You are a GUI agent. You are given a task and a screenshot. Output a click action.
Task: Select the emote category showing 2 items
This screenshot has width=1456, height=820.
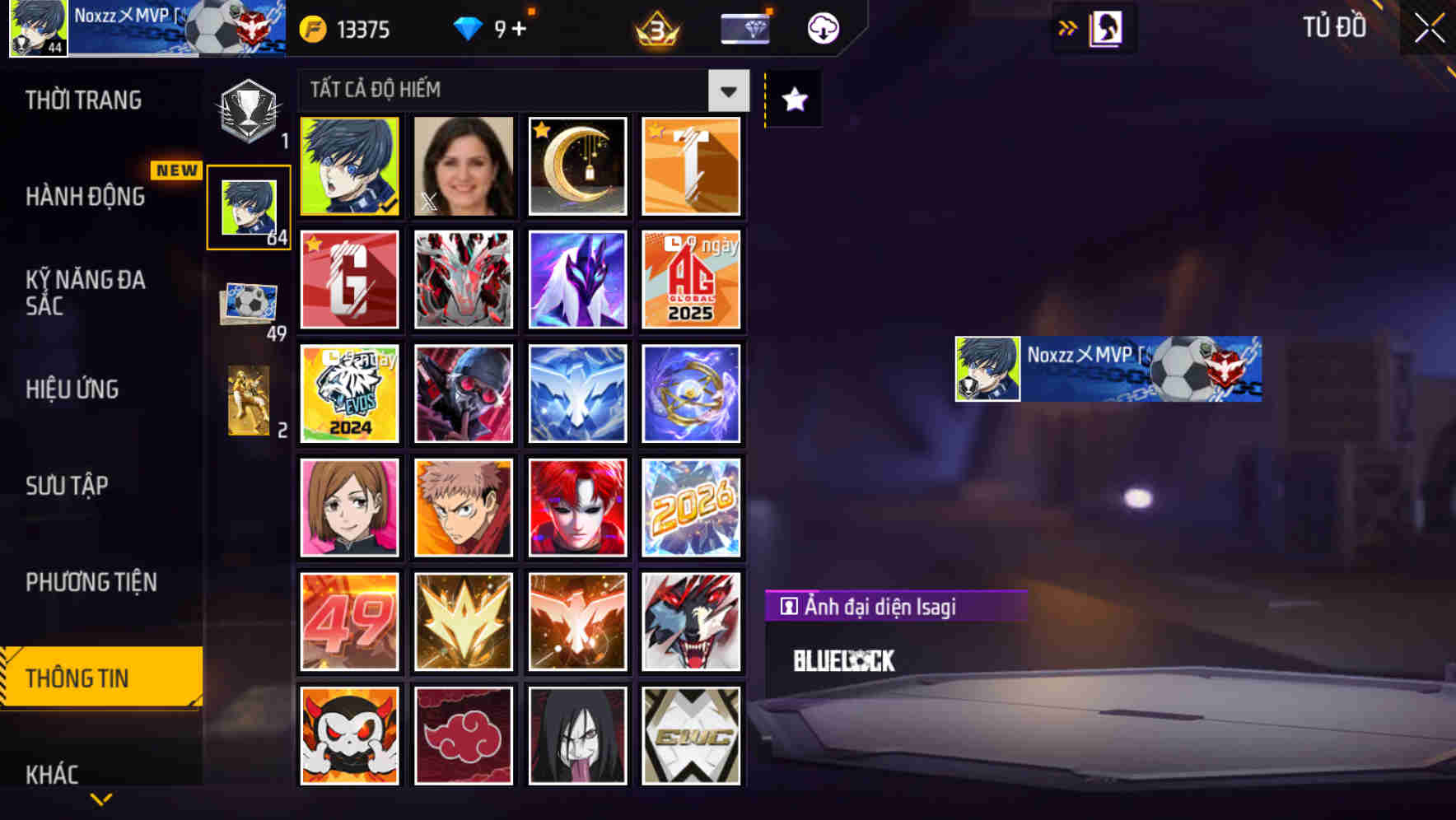click(x=249, y=399)
